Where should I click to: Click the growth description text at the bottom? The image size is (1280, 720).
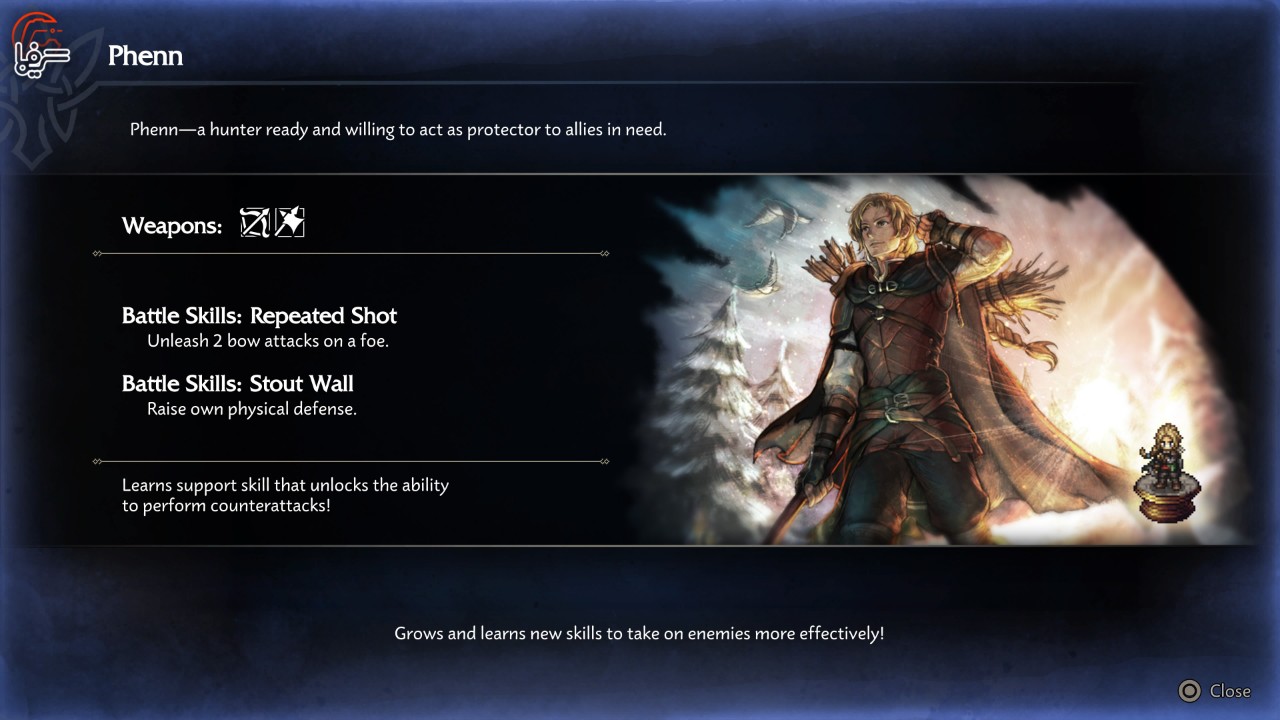tap(640, 632)
